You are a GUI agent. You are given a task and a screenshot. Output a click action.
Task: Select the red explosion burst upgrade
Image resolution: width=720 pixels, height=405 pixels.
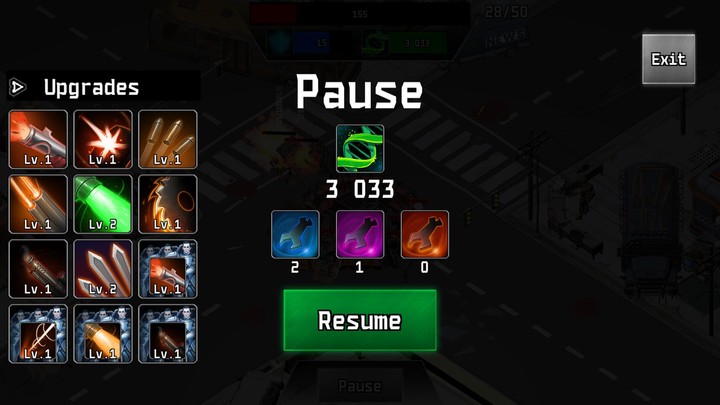tap(103, 139)
